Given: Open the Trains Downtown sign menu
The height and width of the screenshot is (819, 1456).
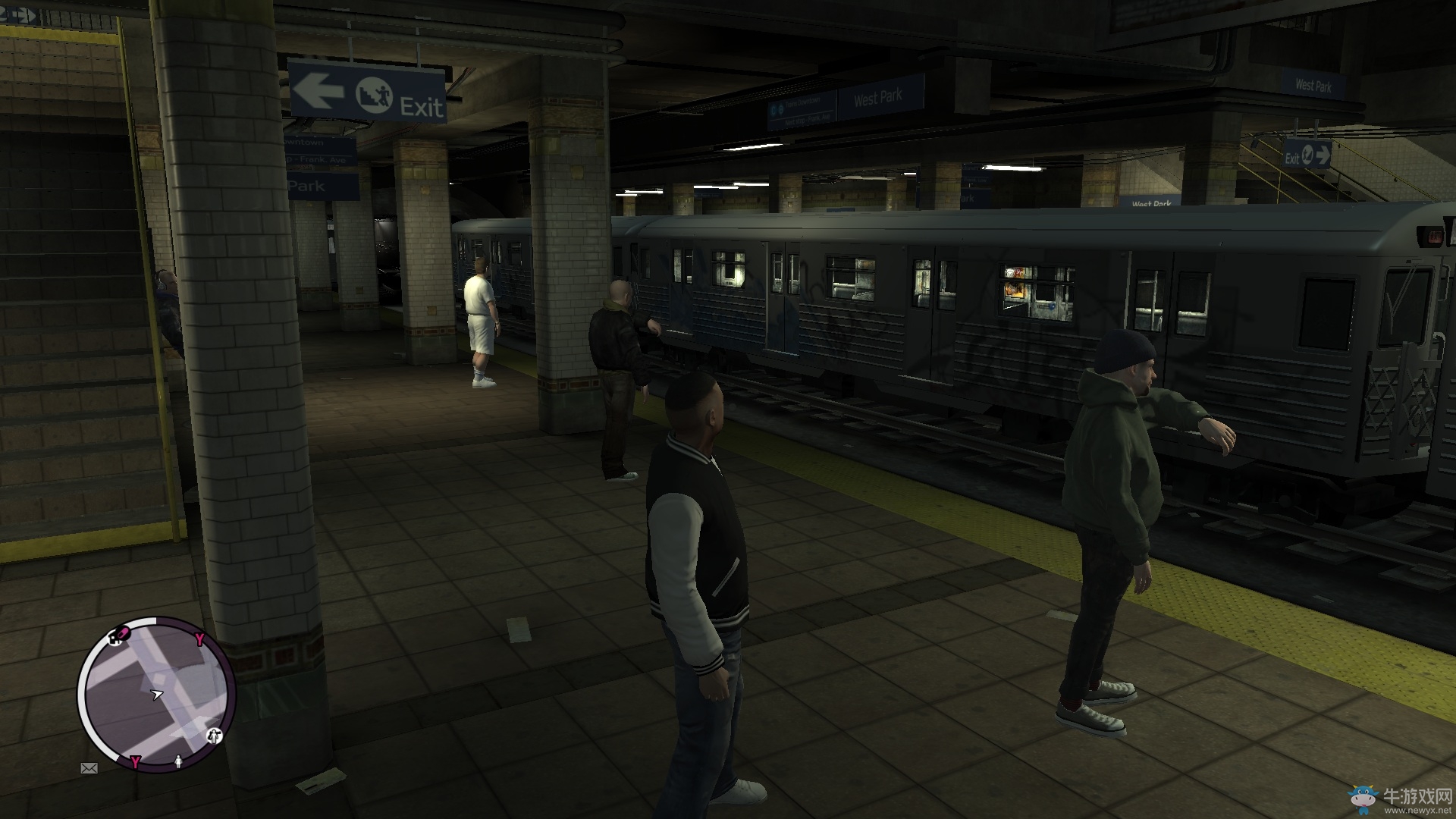Looking at the screenshot, I should pyautogui.click(x=802, y=102).
